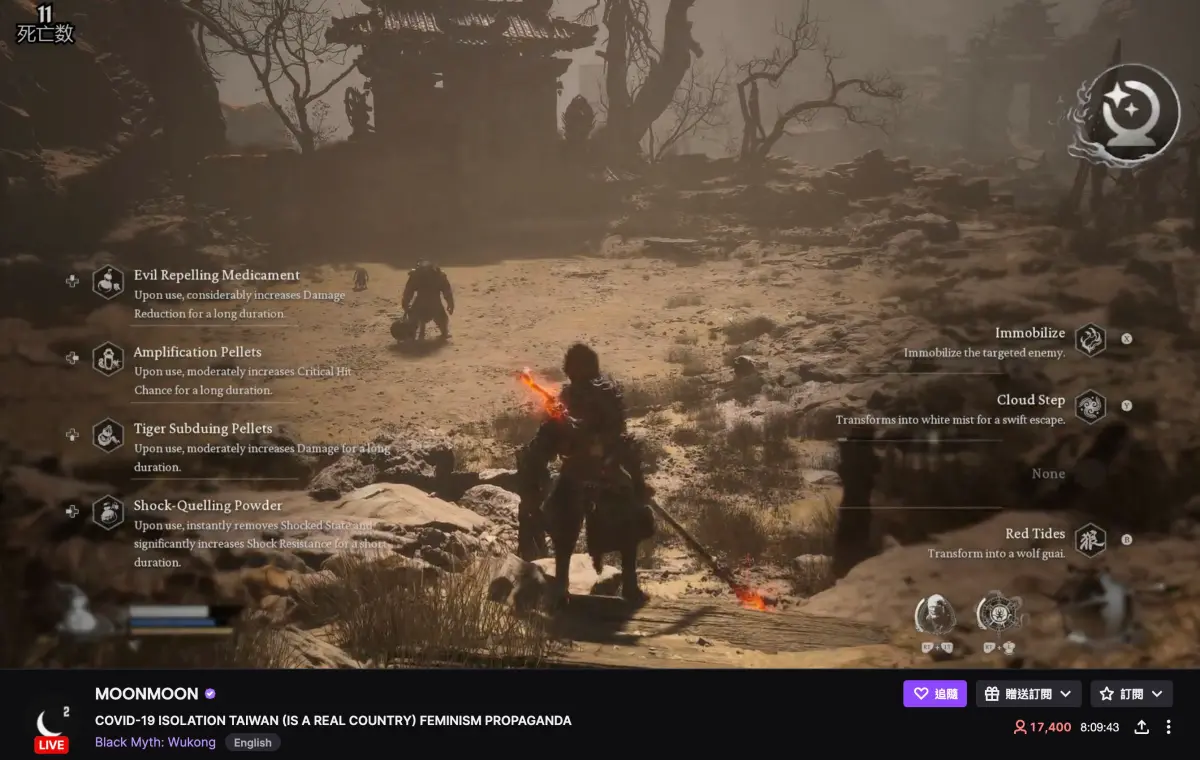Activate the Immobilize spell icon
This screenshot has width=1200, height=760.
pos(1090,339)
